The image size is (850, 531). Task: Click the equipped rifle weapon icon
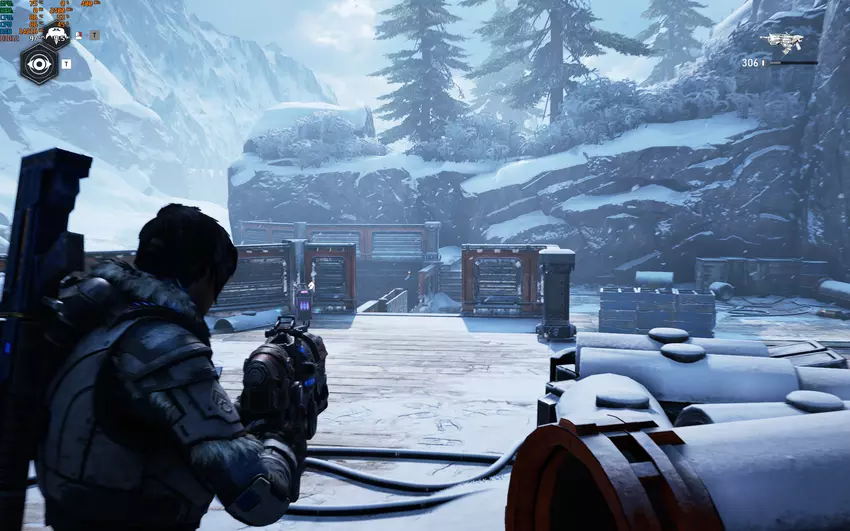[x=781, y=41]
